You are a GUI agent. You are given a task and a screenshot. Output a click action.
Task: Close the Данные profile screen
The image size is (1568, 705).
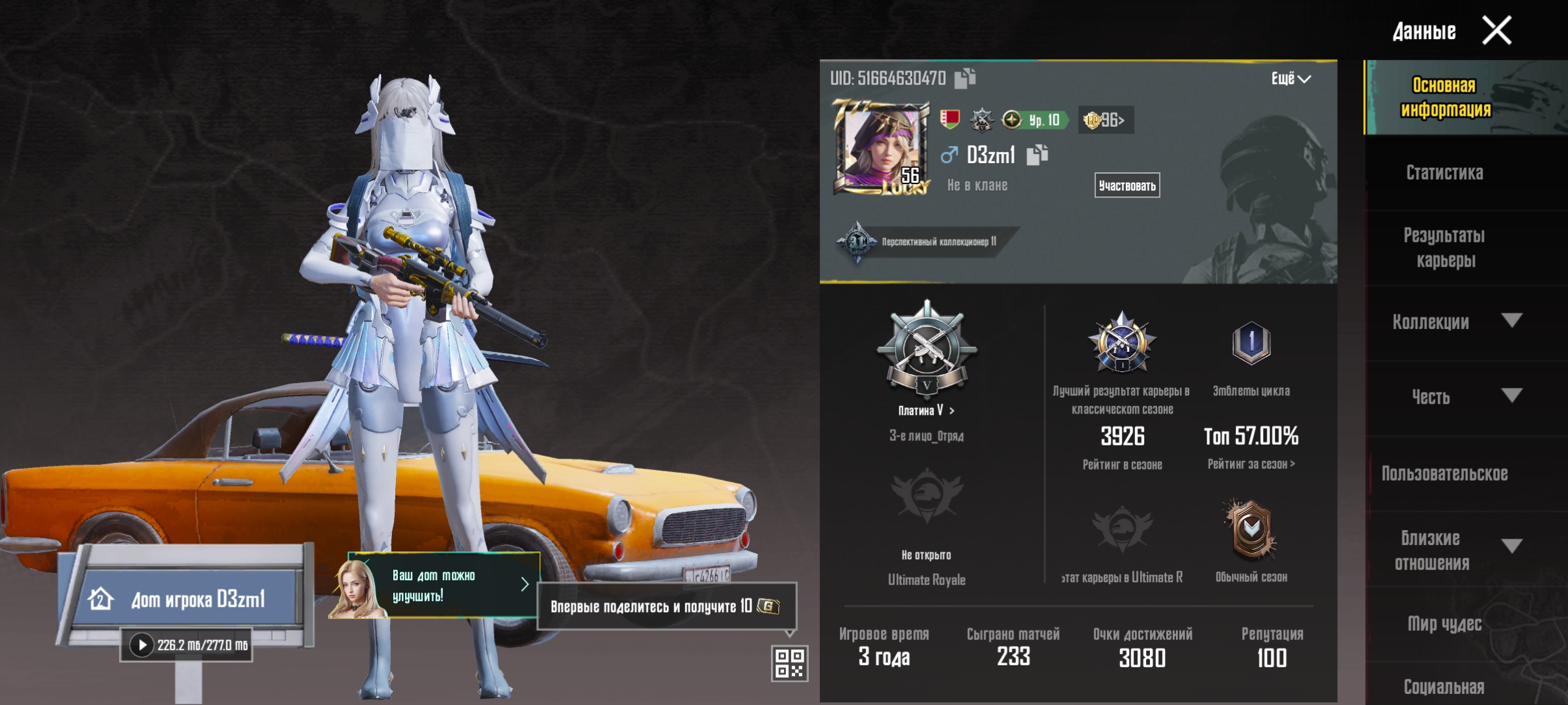pos(1496,31)
